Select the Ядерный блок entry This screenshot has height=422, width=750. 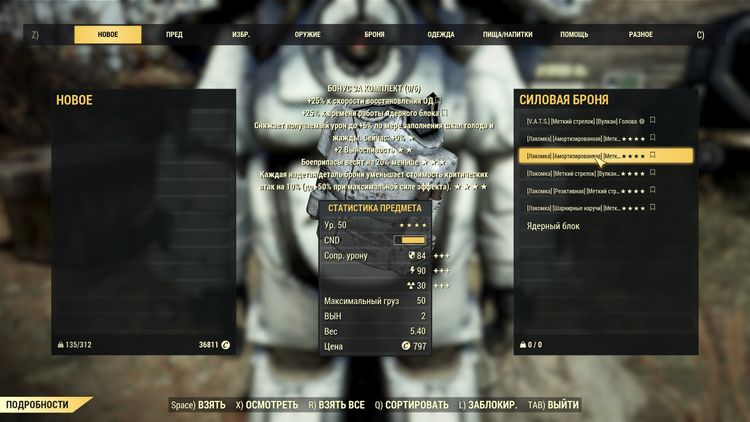coord(555,226)
